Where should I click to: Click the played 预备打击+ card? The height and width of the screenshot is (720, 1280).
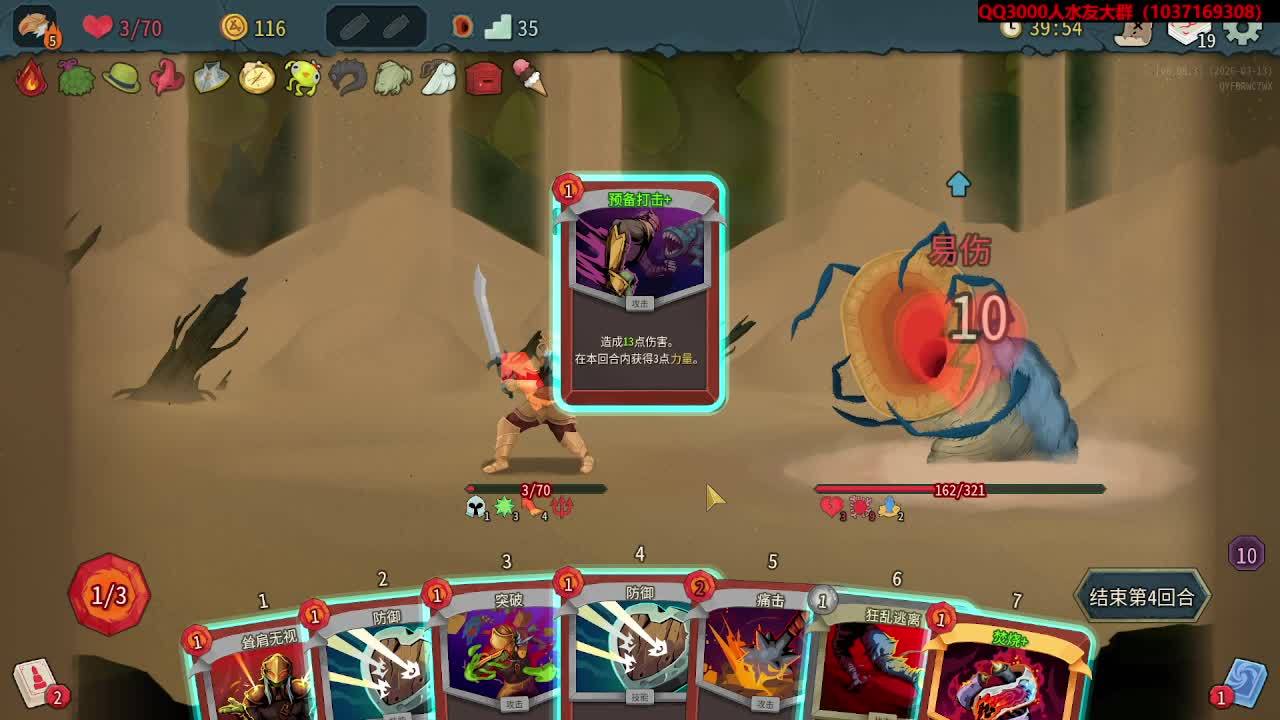(640, 292)
